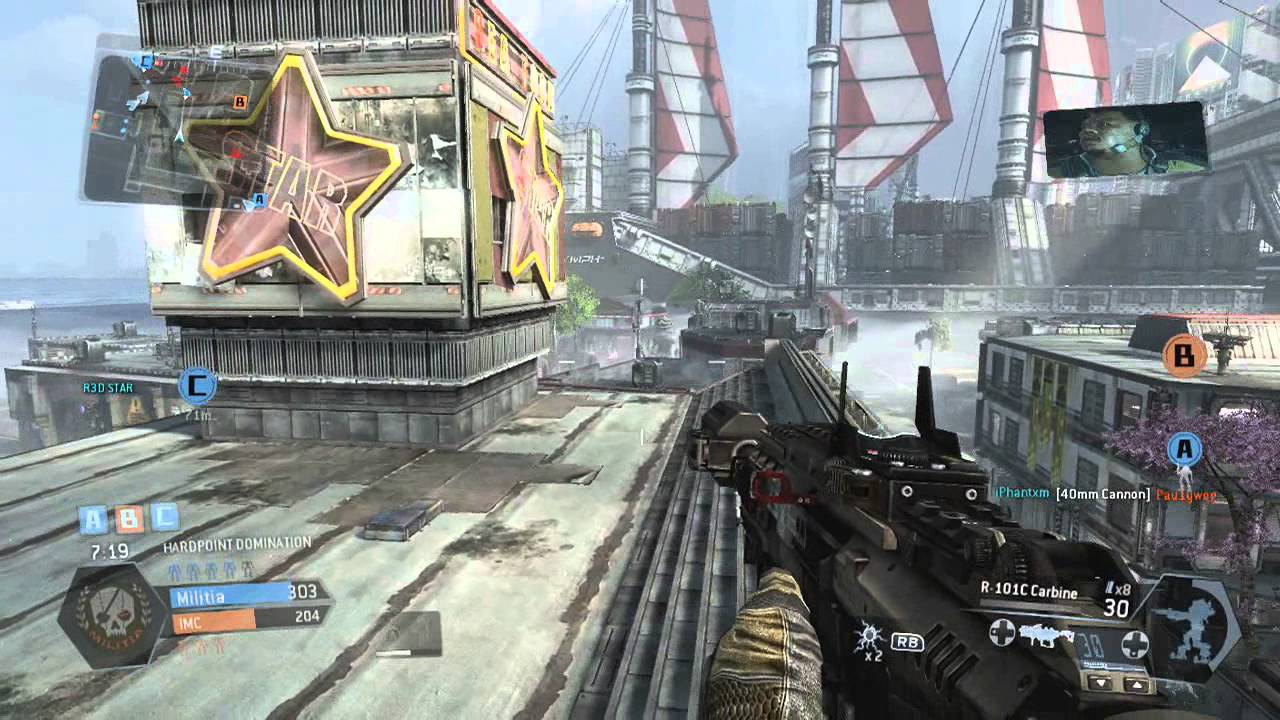The height and width of the screenshot is (720, 1280).
Task: Select the hardpoint A status tile
Action: click(94, 520)
